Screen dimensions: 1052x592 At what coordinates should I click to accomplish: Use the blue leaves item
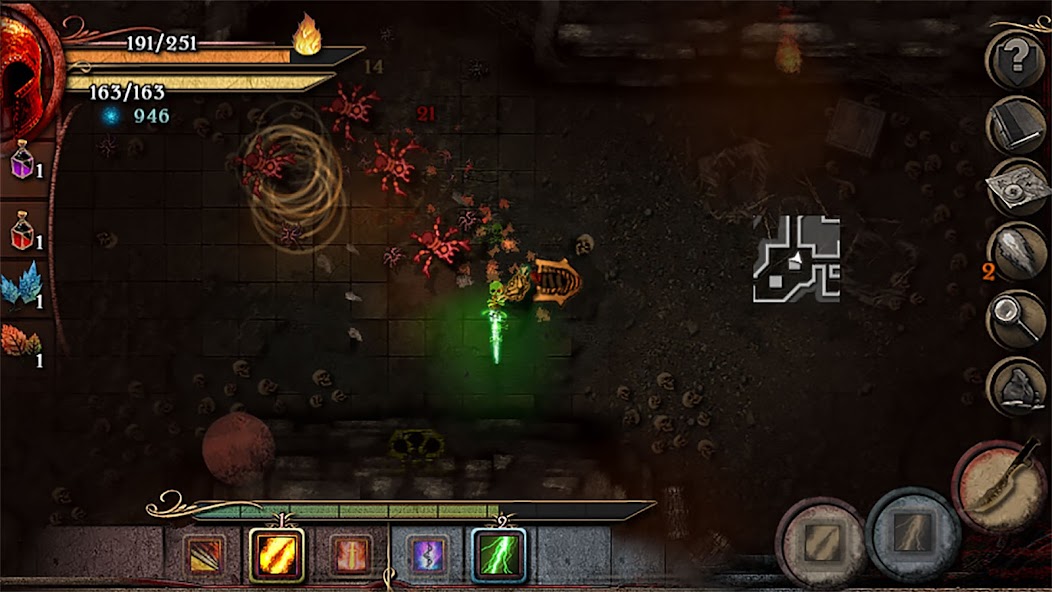click(x=21, y=285)
